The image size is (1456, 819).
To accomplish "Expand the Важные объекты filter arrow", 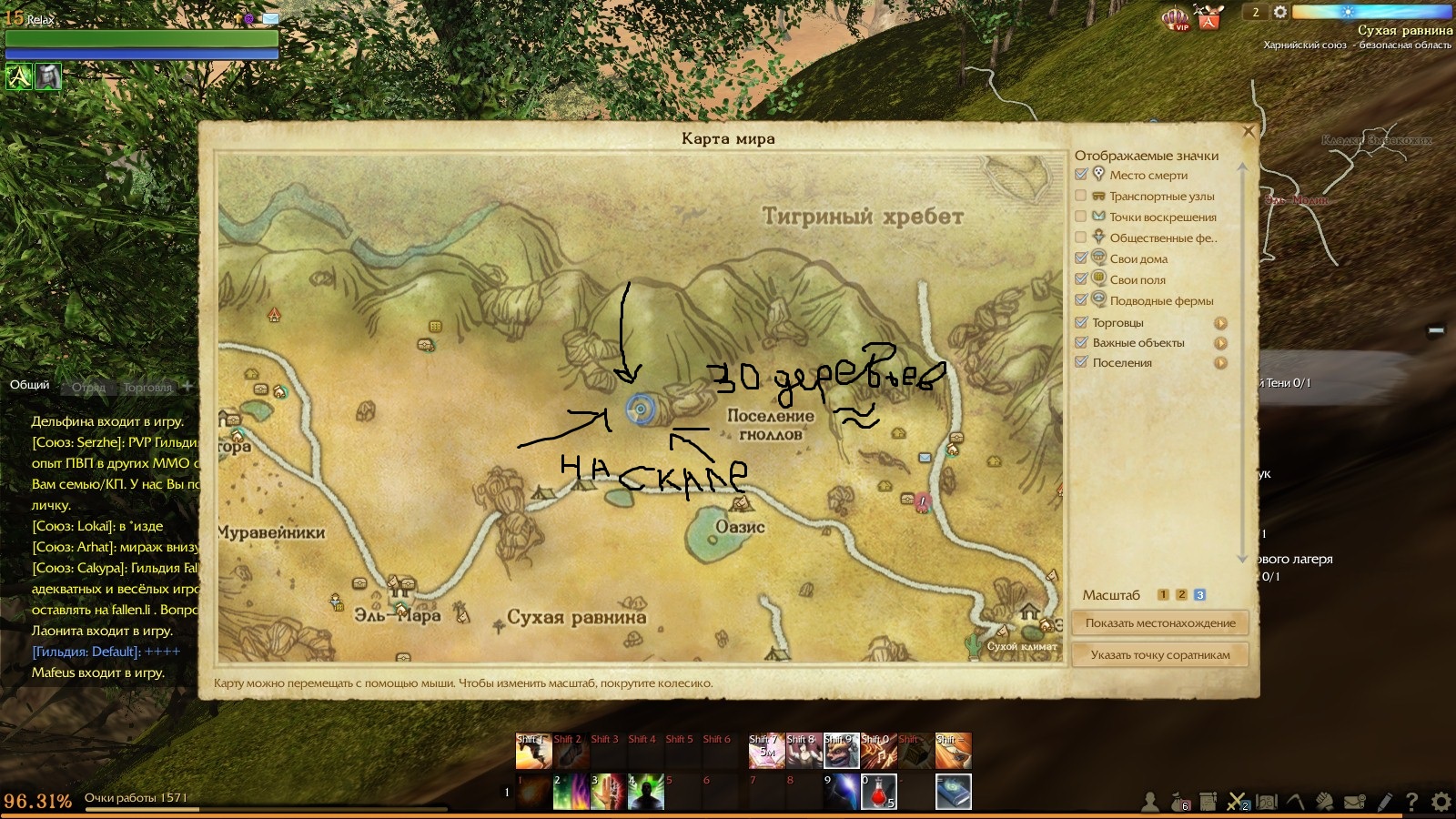I will [1220, 343].
